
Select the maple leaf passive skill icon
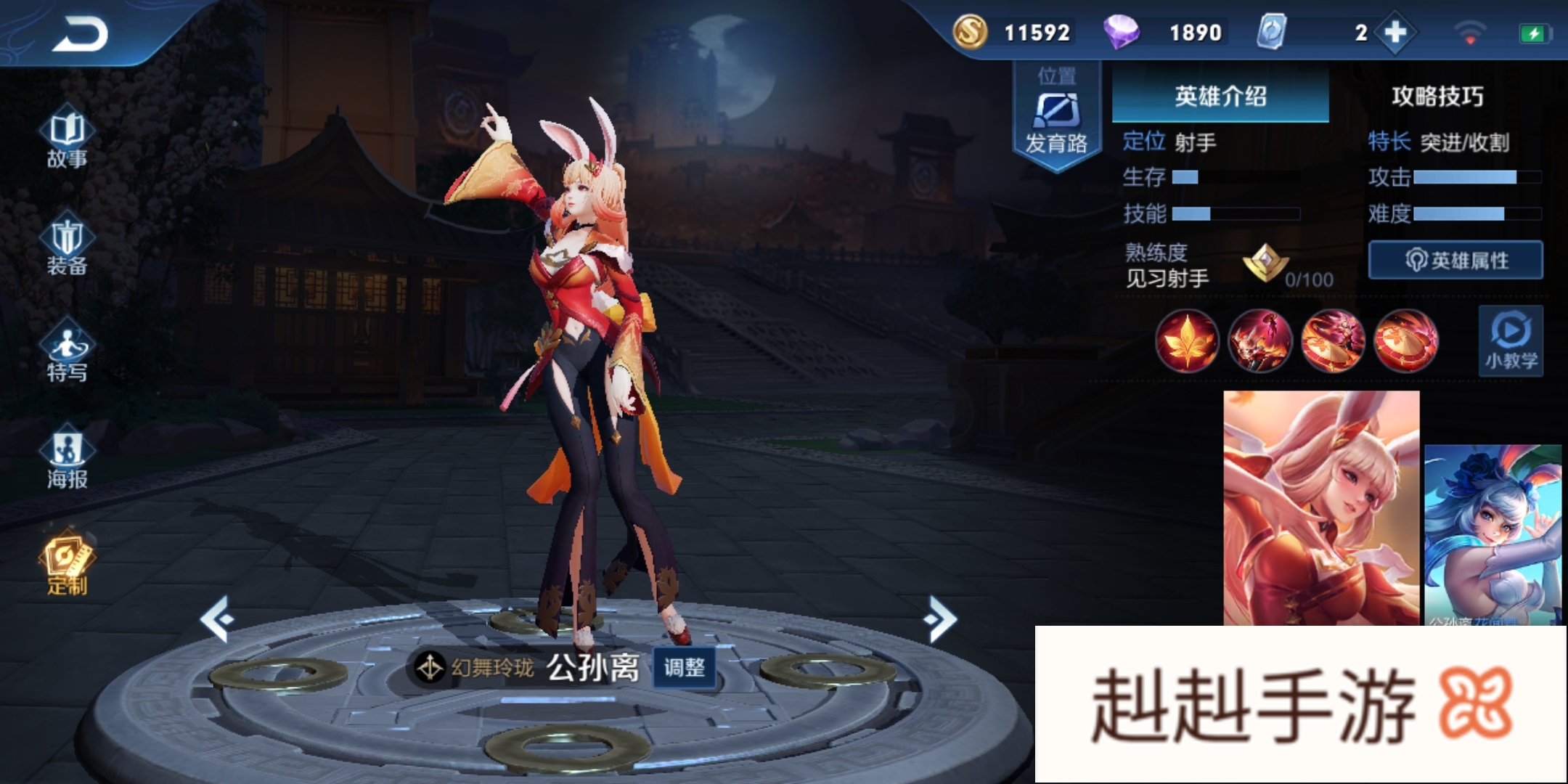pos(1187,340)
